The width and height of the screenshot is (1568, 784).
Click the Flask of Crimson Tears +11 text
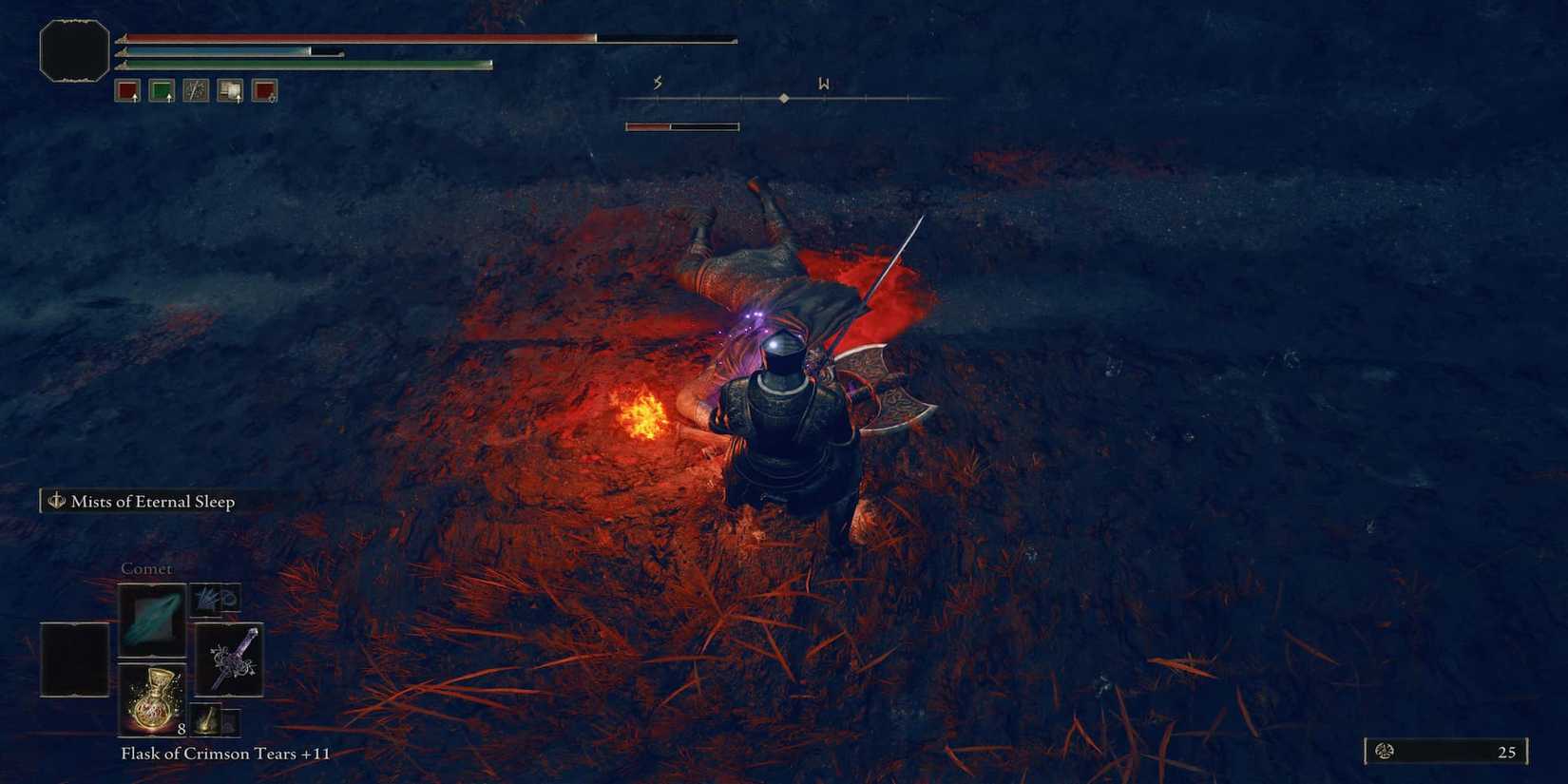pyautogui.click(x=222, y=753)
